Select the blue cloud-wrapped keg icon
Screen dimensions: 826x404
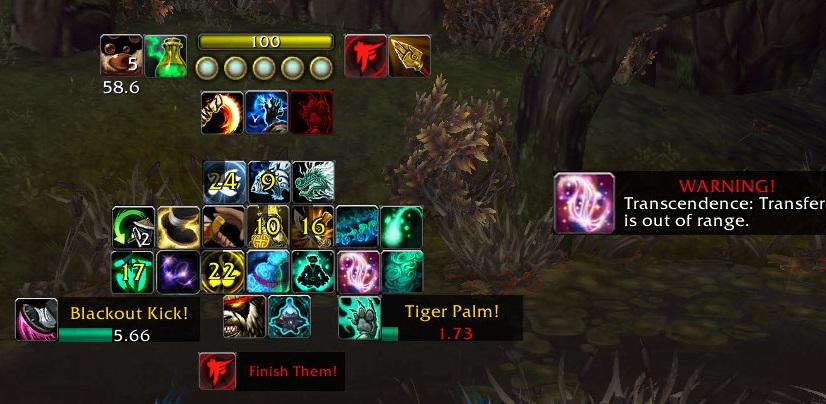pyautogui.click(x=267, y=271)
